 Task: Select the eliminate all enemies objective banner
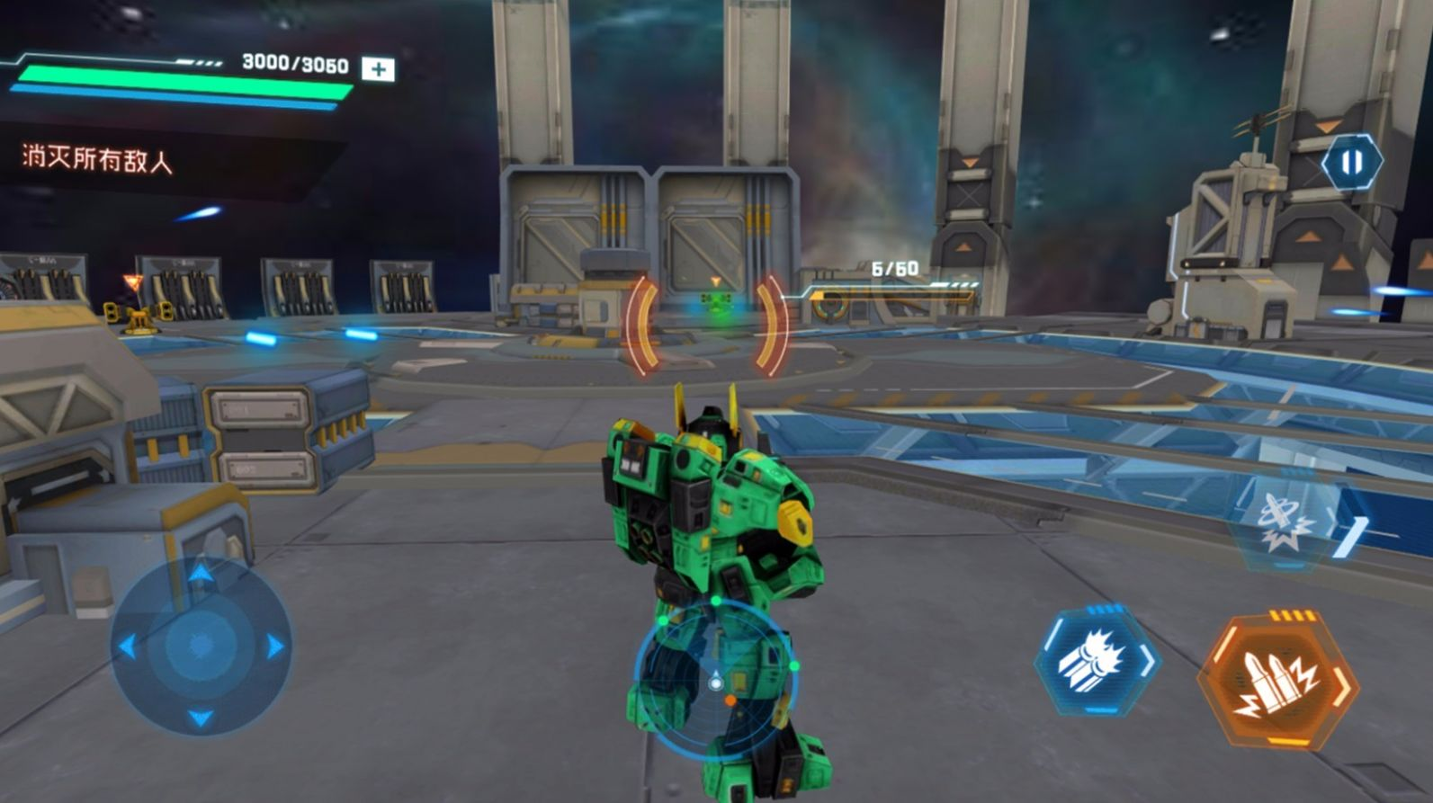[x=100, y=158]
